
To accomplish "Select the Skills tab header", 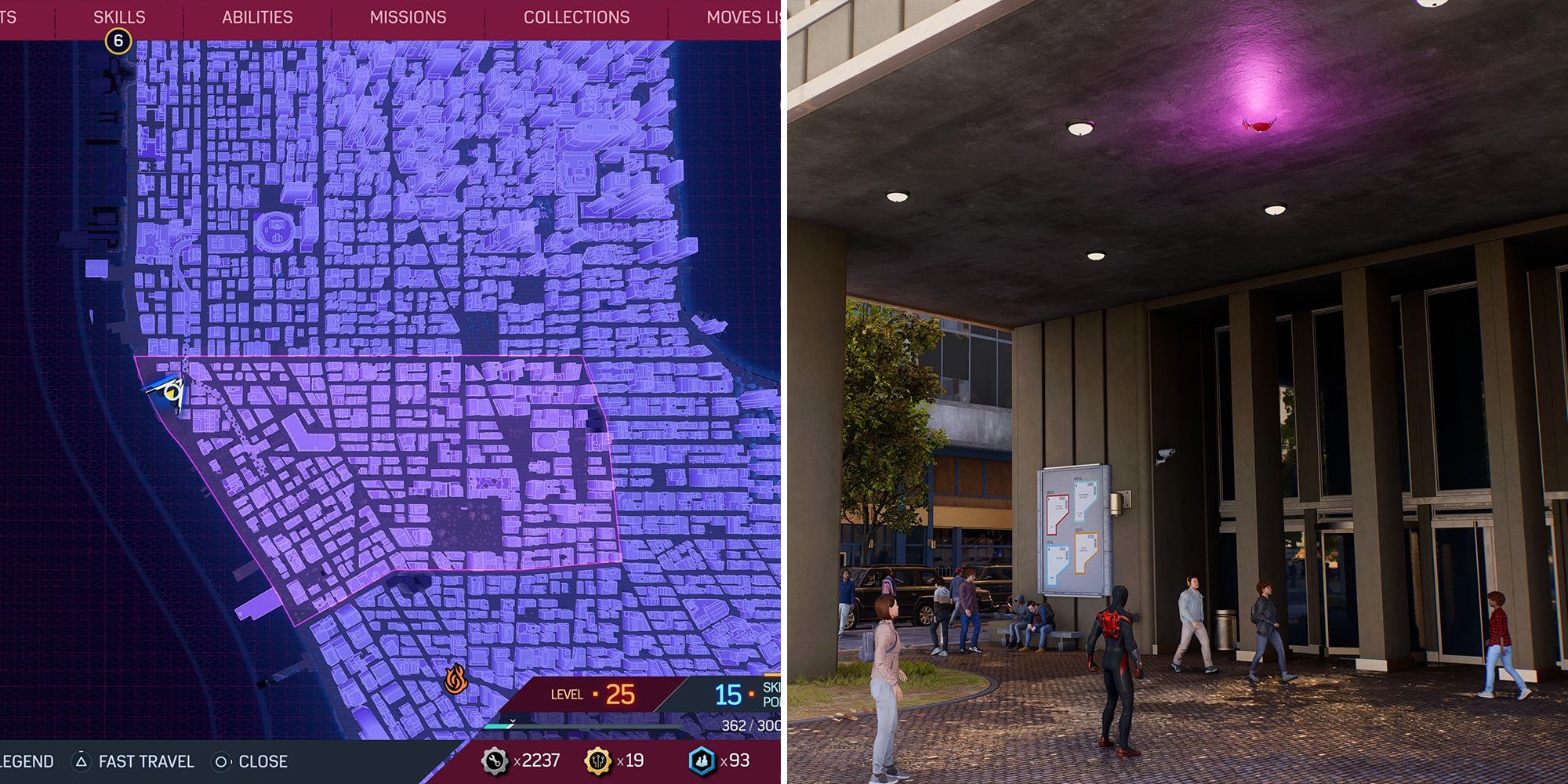I will (x=118, y=16).
